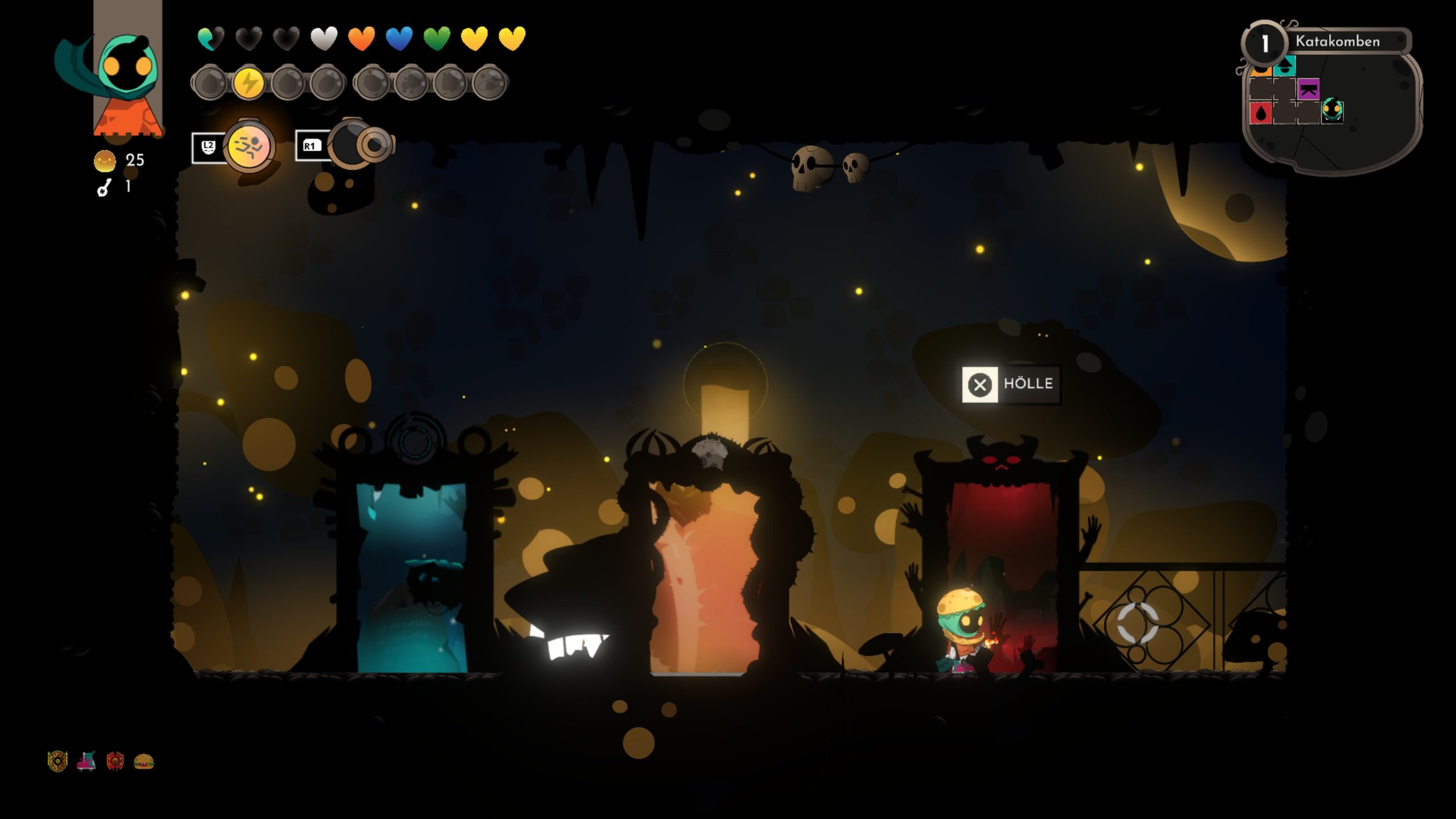Click the yellow lightning bolt energy orb
The width and height of the screenshot is (1456, 819).
click(249, 83)
